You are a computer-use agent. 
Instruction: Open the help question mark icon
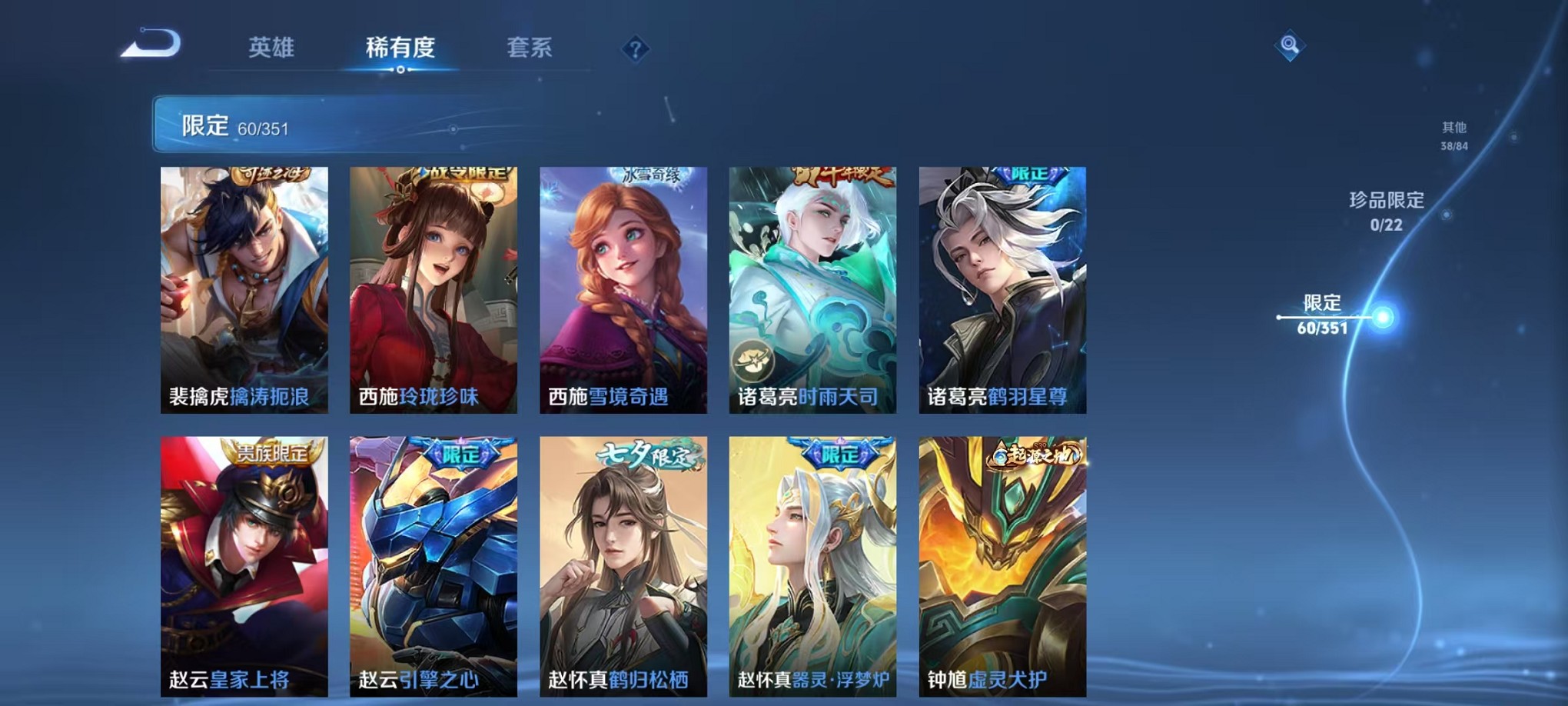tap(633, 50)
